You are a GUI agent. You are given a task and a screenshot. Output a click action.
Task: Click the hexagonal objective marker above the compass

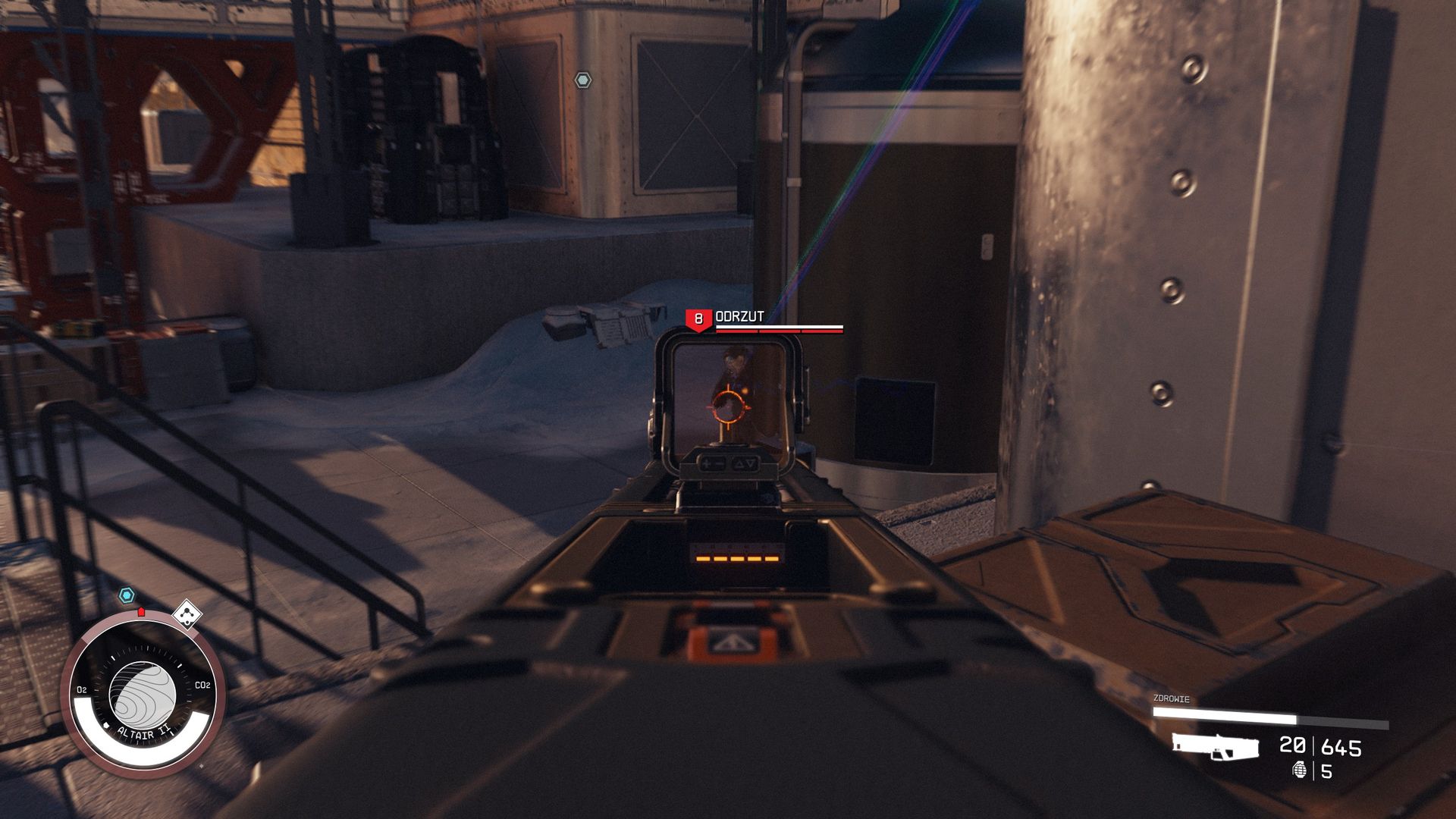(x=127, y=596)
